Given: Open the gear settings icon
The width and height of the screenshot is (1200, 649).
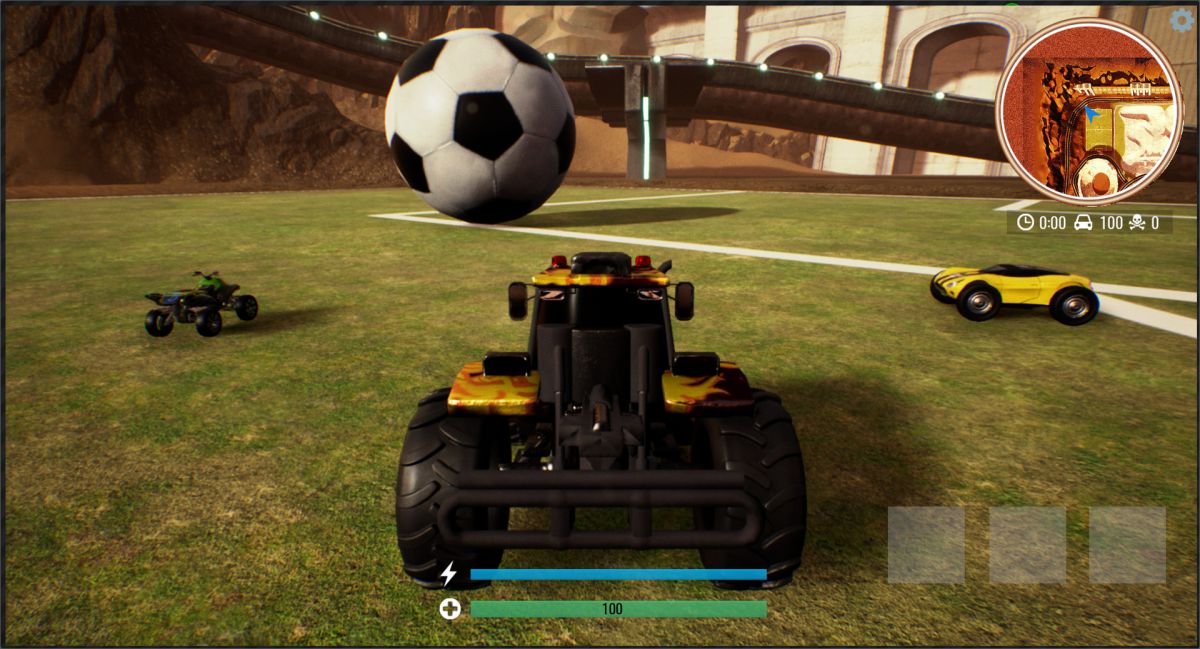Looking at the screenshot, I should (x=1182, y=21).
